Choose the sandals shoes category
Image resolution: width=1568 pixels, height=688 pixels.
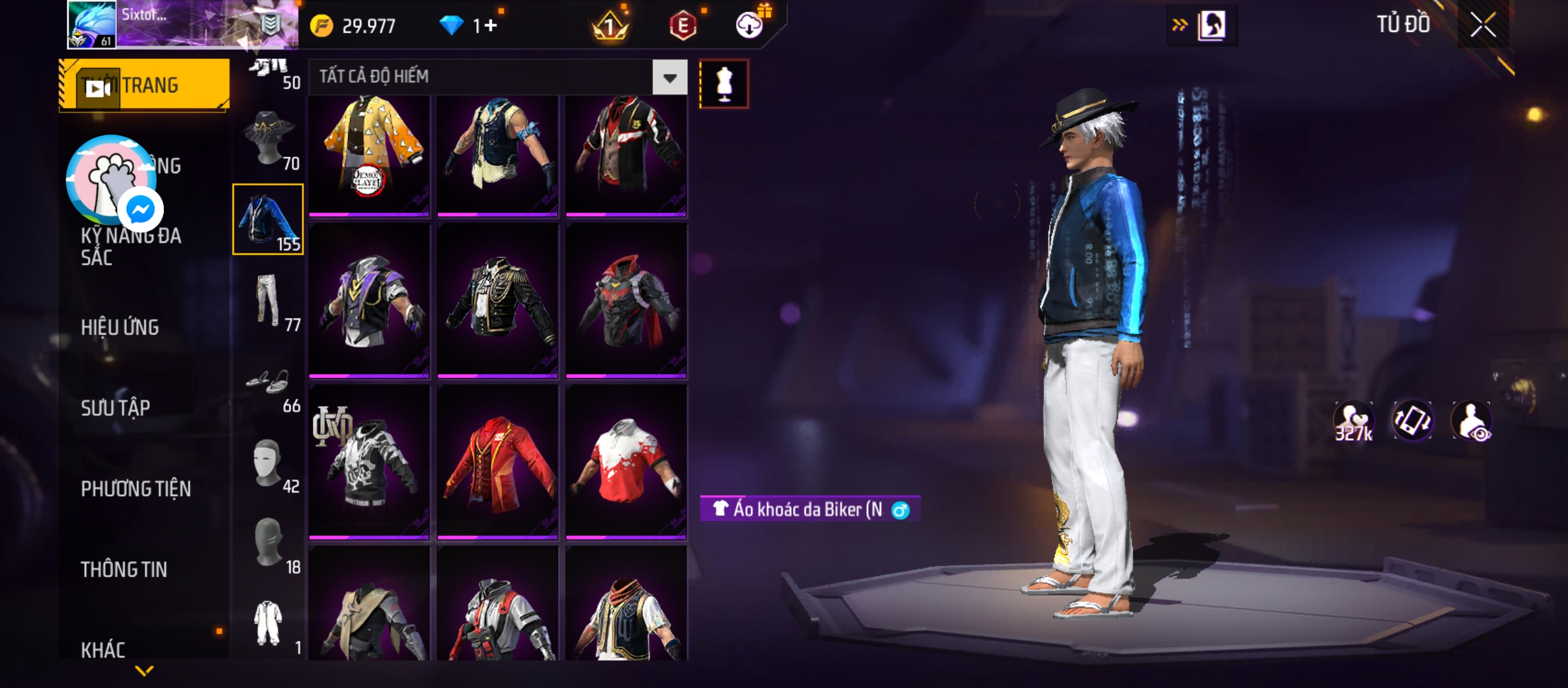tap(268, 382)
